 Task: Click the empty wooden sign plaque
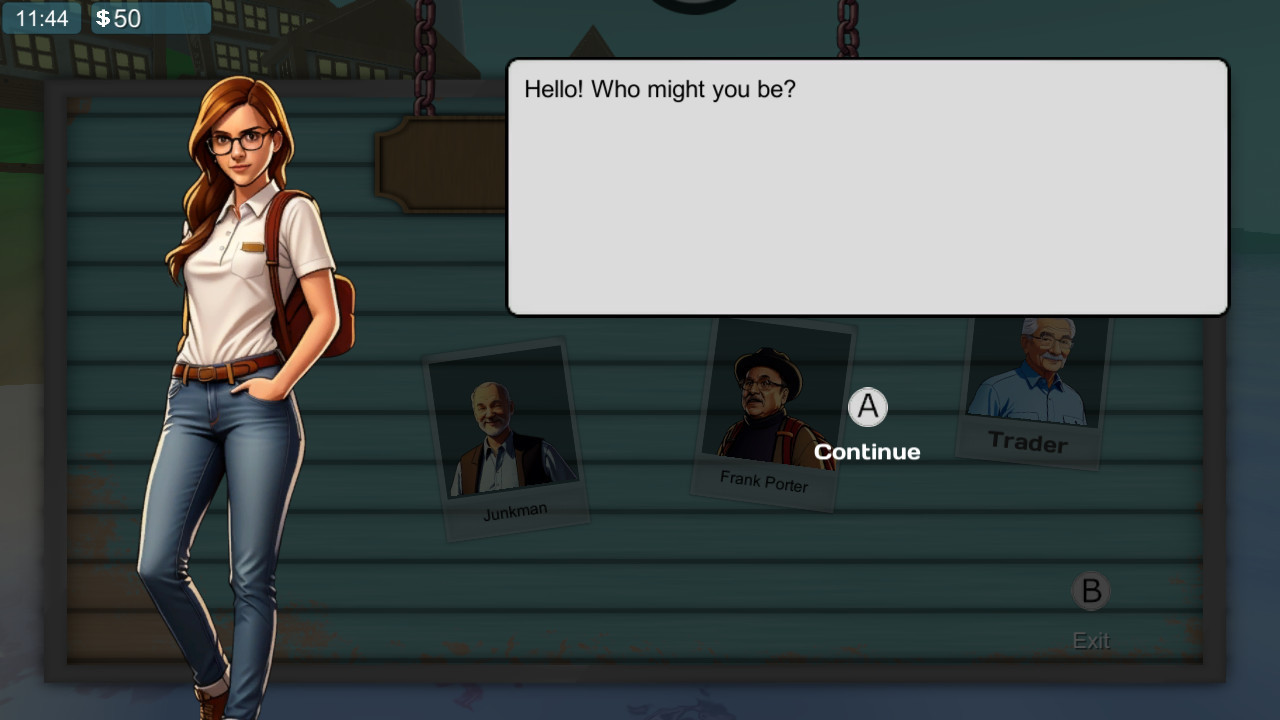440,163
